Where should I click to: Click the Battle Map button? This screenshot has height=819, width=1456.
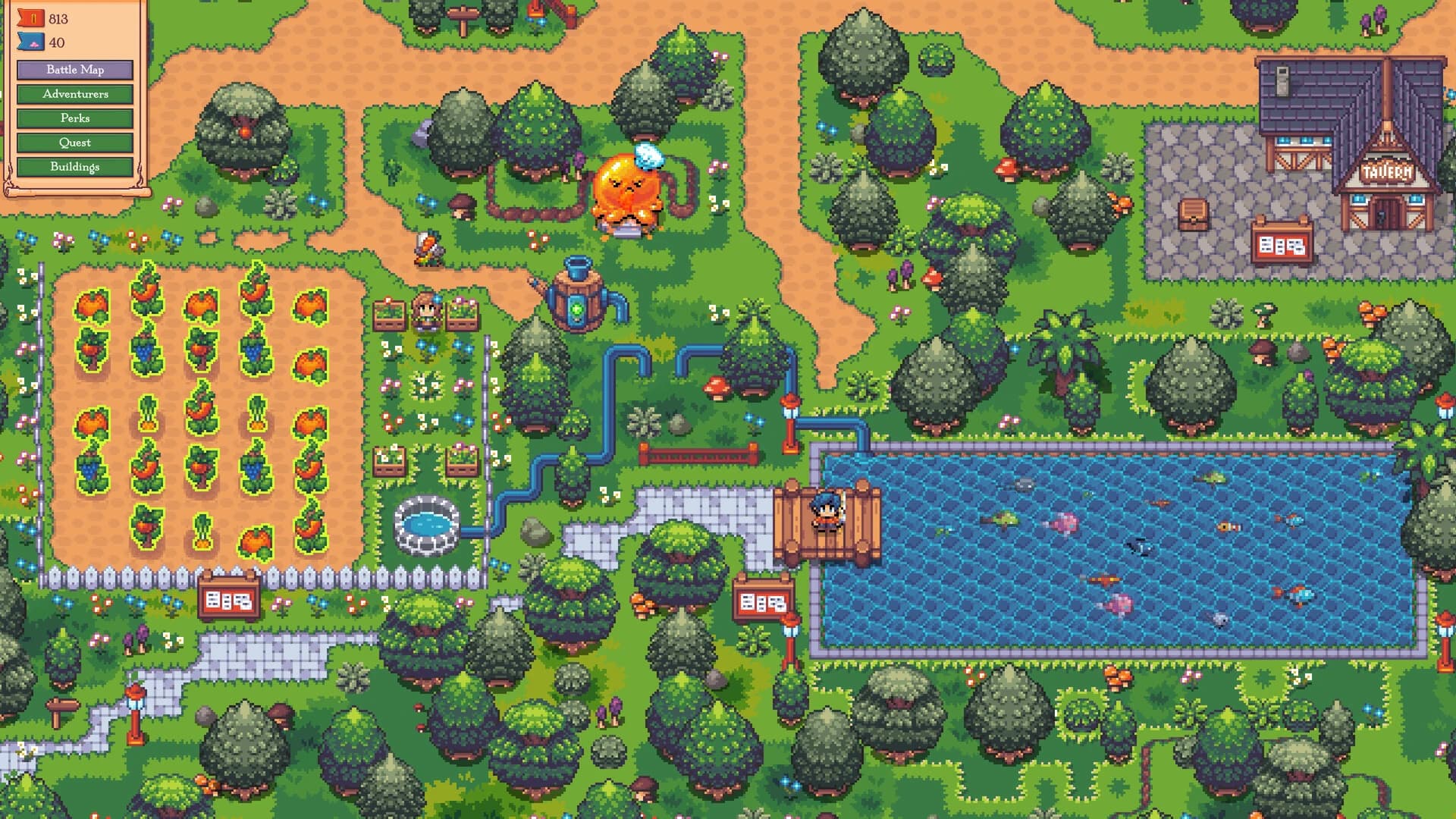pyautogui.click(x=75, y=70)
